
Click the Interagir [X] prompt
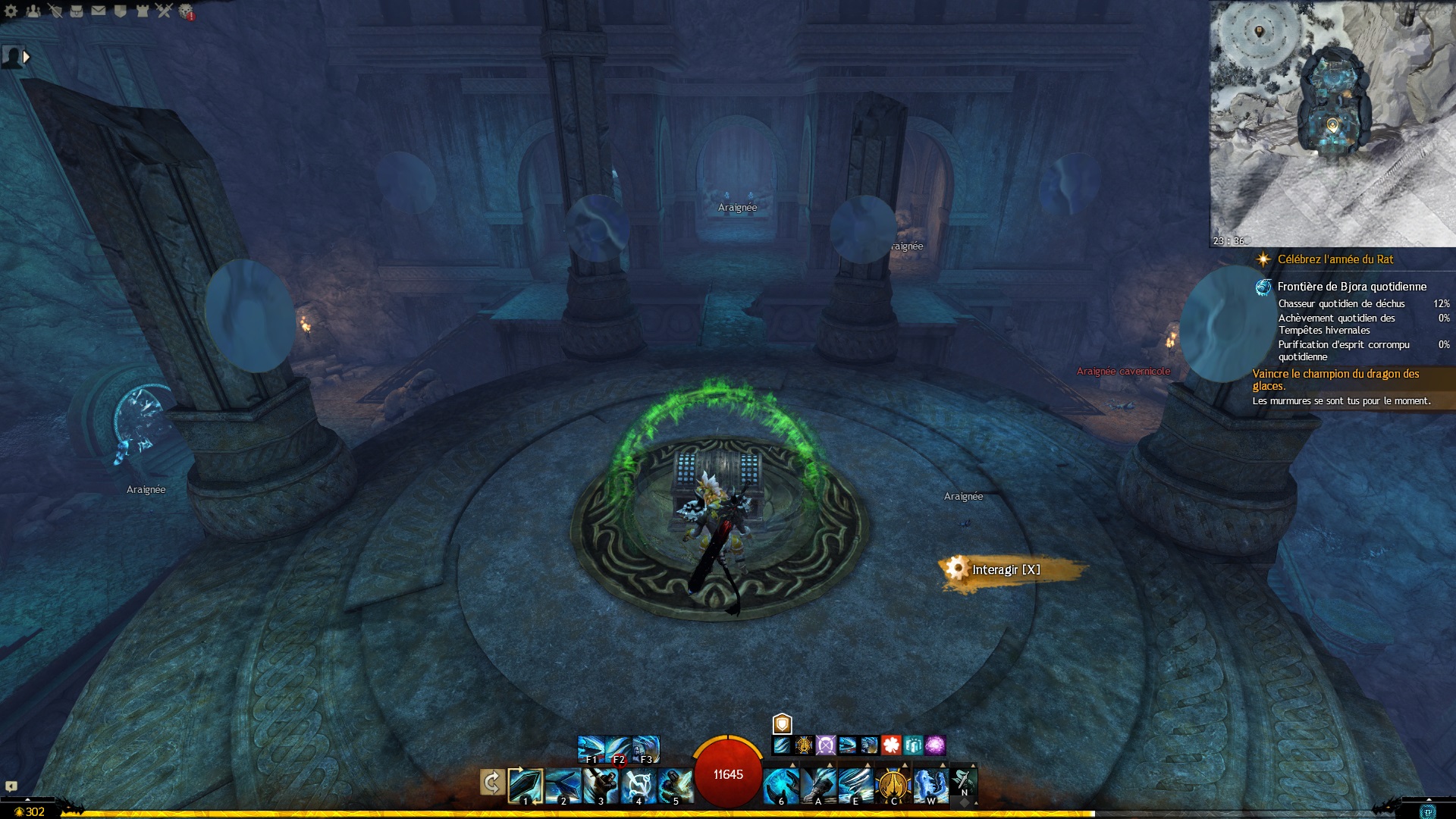(1005, 567)
